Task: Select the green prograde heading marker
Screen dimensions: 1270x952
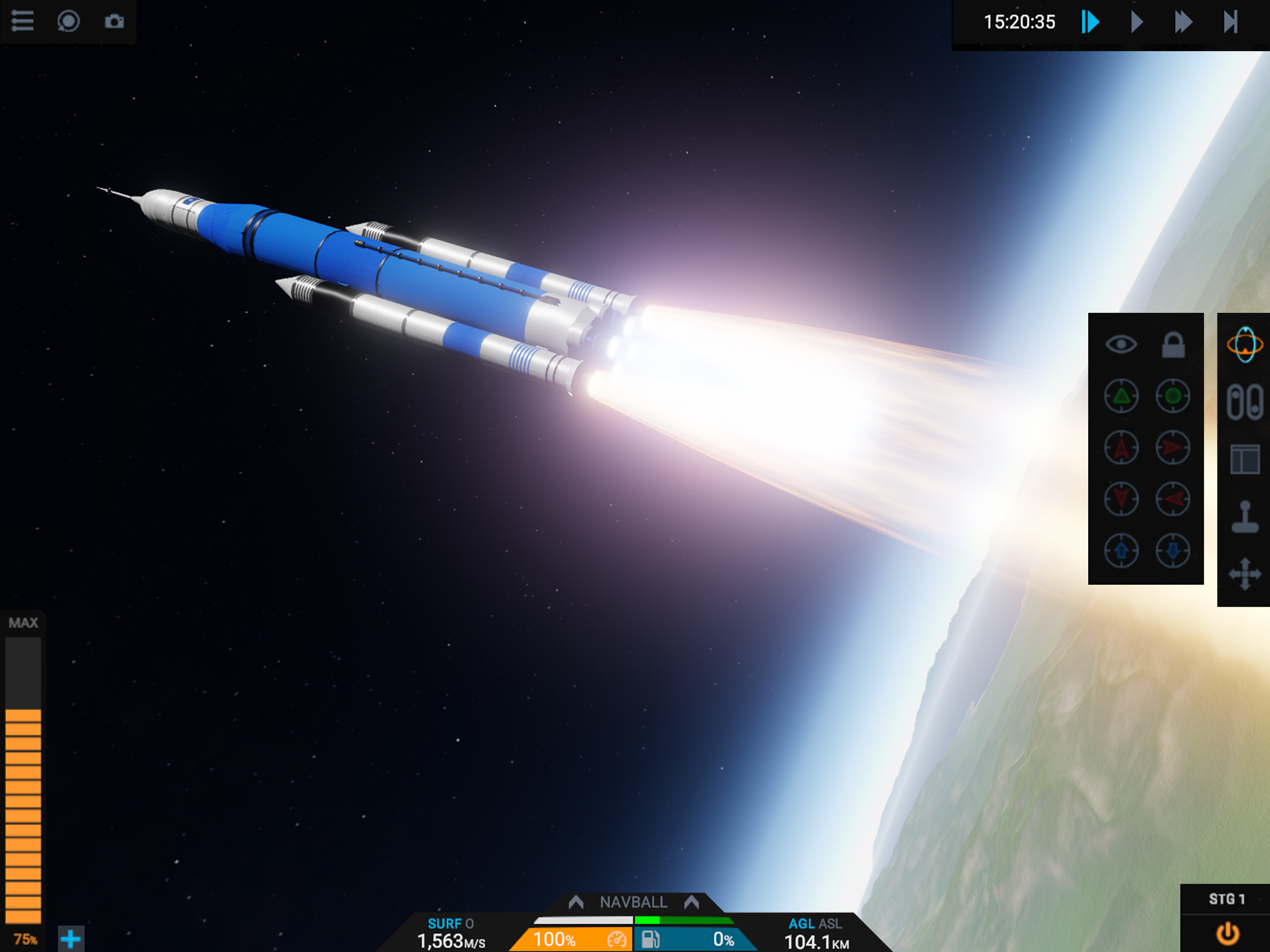Action: pos(1121,396)
